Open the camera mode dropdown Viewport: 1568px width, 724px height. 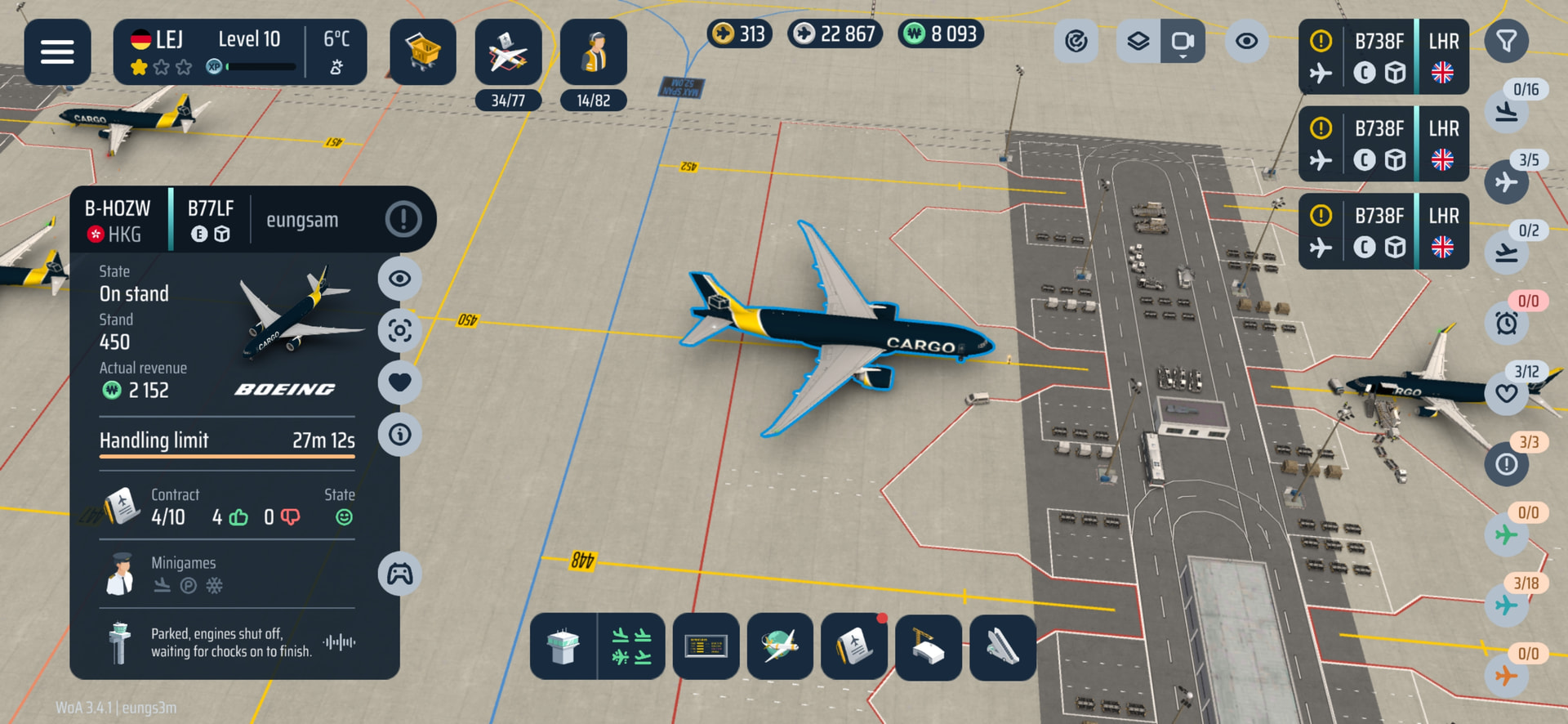(x=1183, y=42)
